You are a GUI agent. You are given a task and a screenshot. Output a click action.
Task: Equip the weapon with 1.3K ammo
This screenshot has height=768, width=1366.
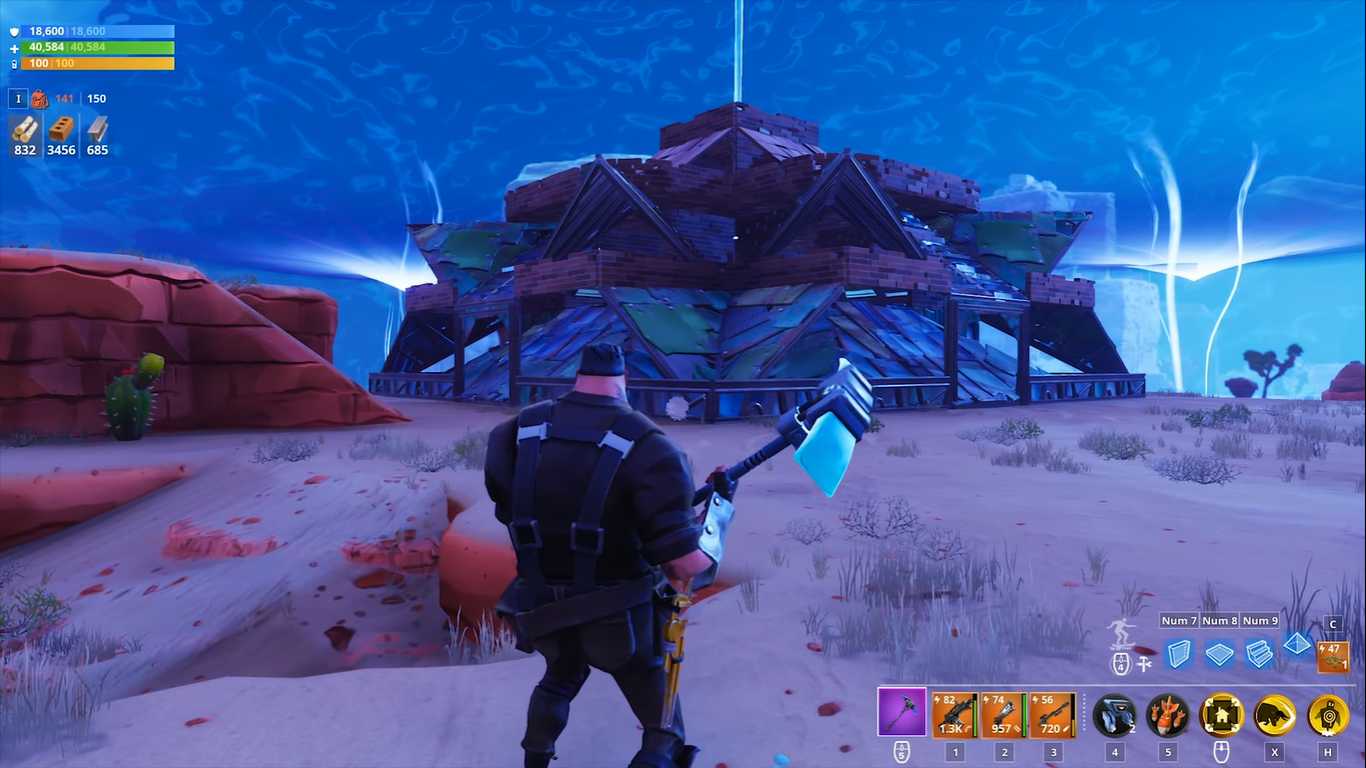(x=954, y=715)
